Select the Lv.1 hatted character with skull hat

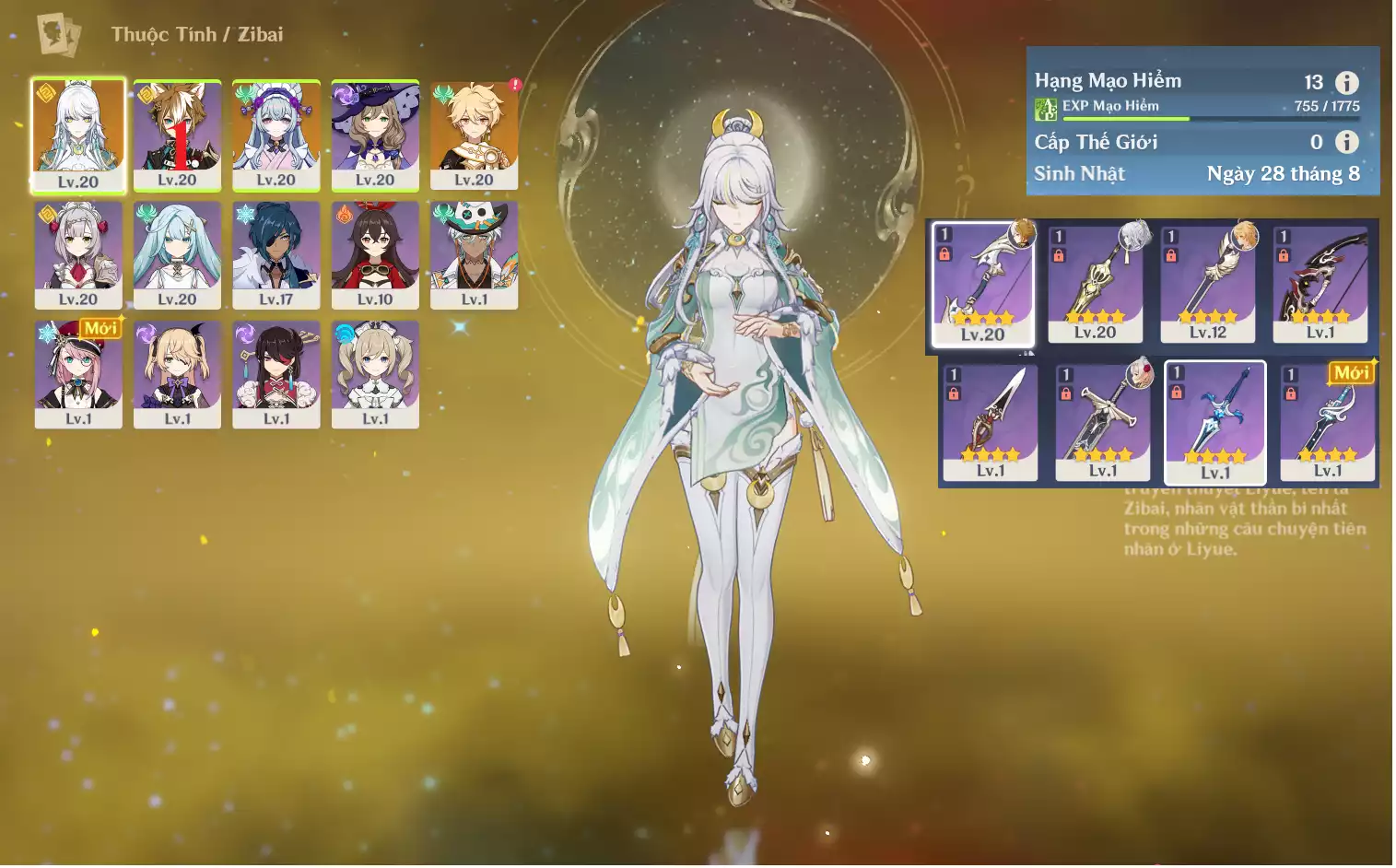474,254
